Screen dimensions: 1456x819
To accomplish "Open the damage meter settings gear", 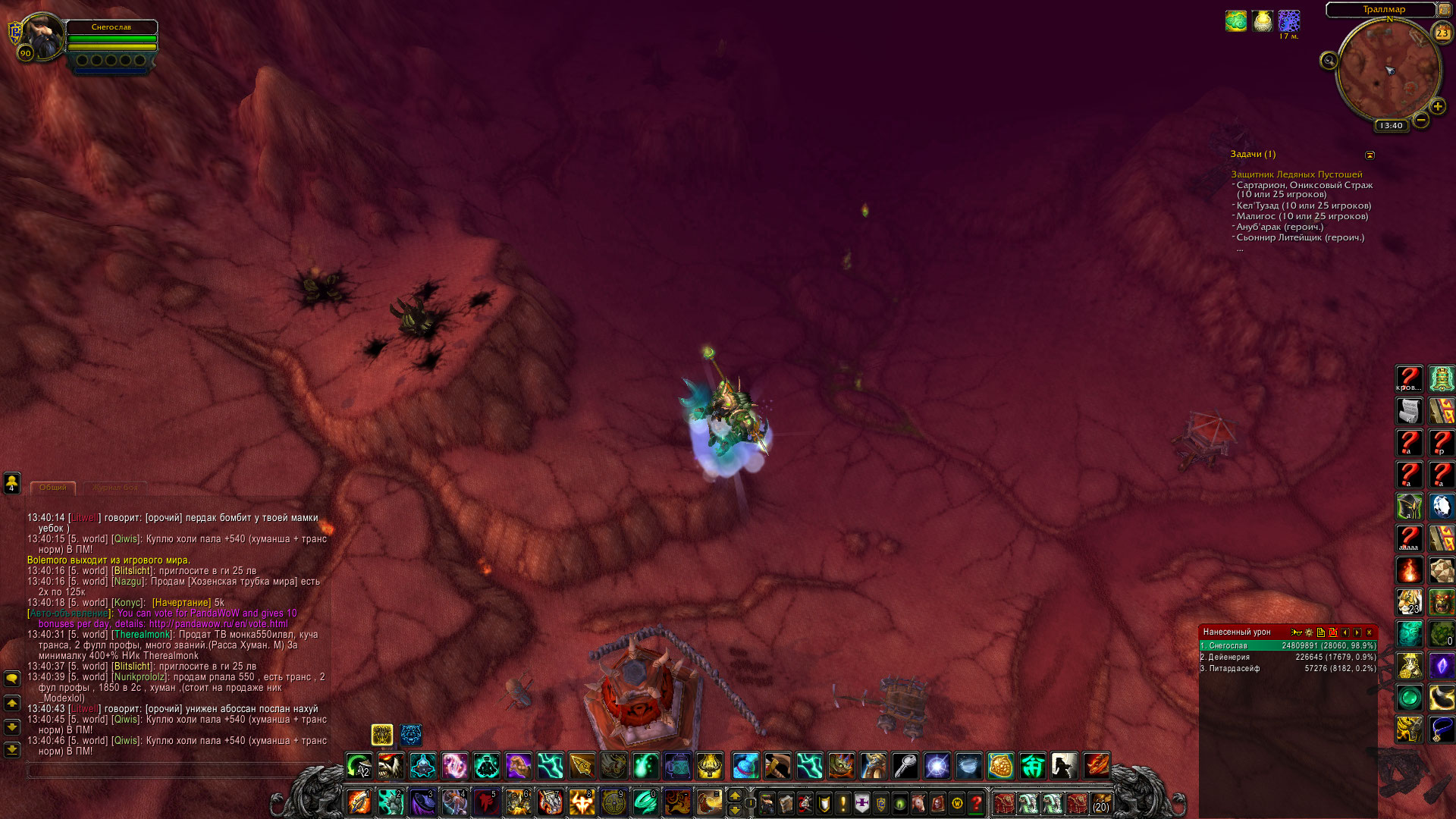I will point(1308,632).
